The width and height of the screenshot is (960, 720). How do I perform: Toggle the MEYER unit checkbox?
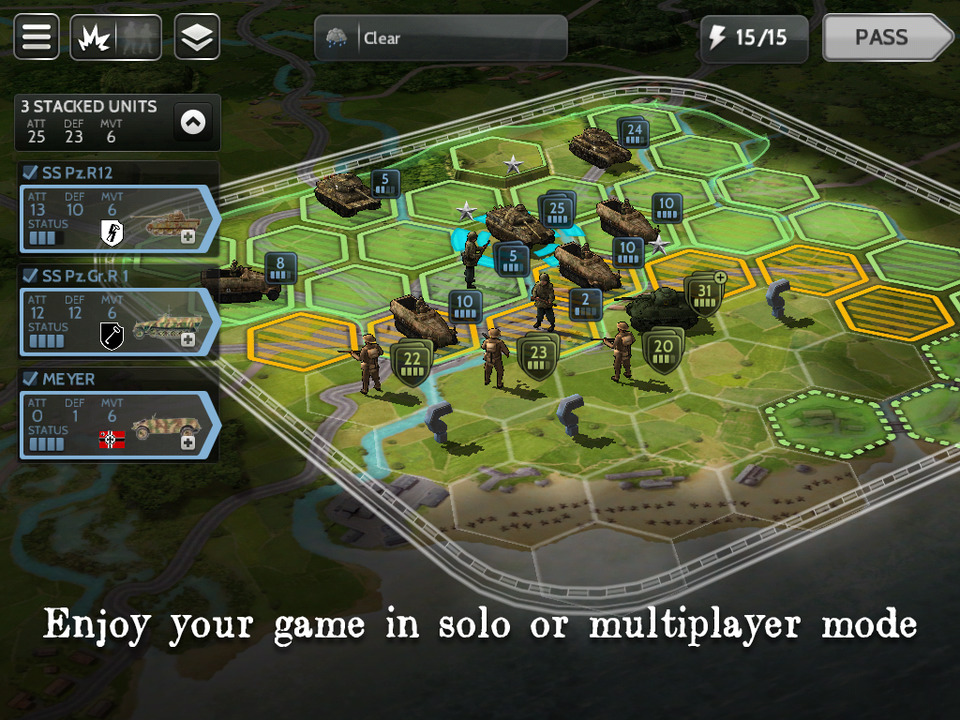click(x=30, y=379)
